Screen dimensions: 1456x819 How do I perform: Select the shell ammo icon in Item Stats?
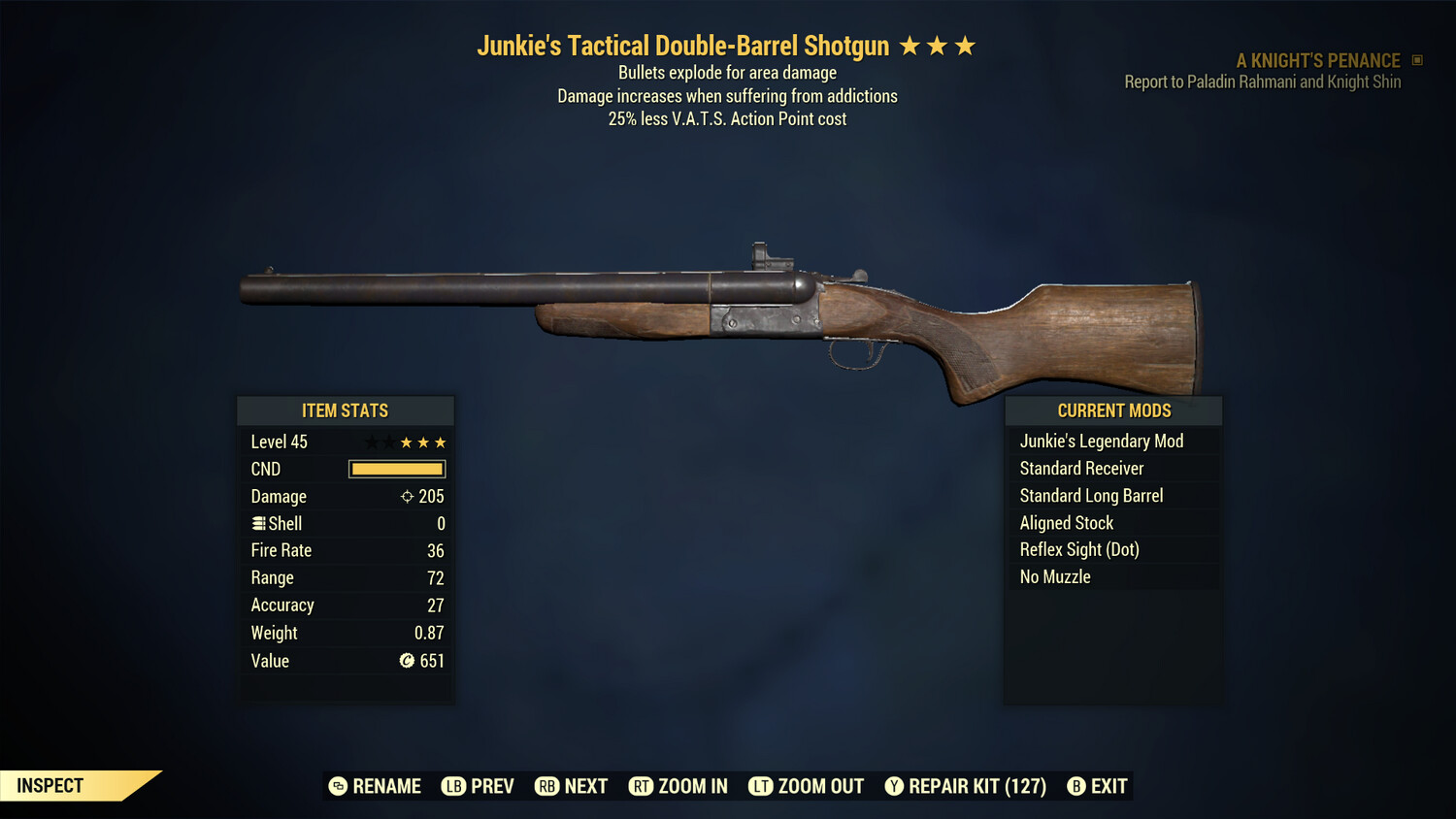coord(258,523)
